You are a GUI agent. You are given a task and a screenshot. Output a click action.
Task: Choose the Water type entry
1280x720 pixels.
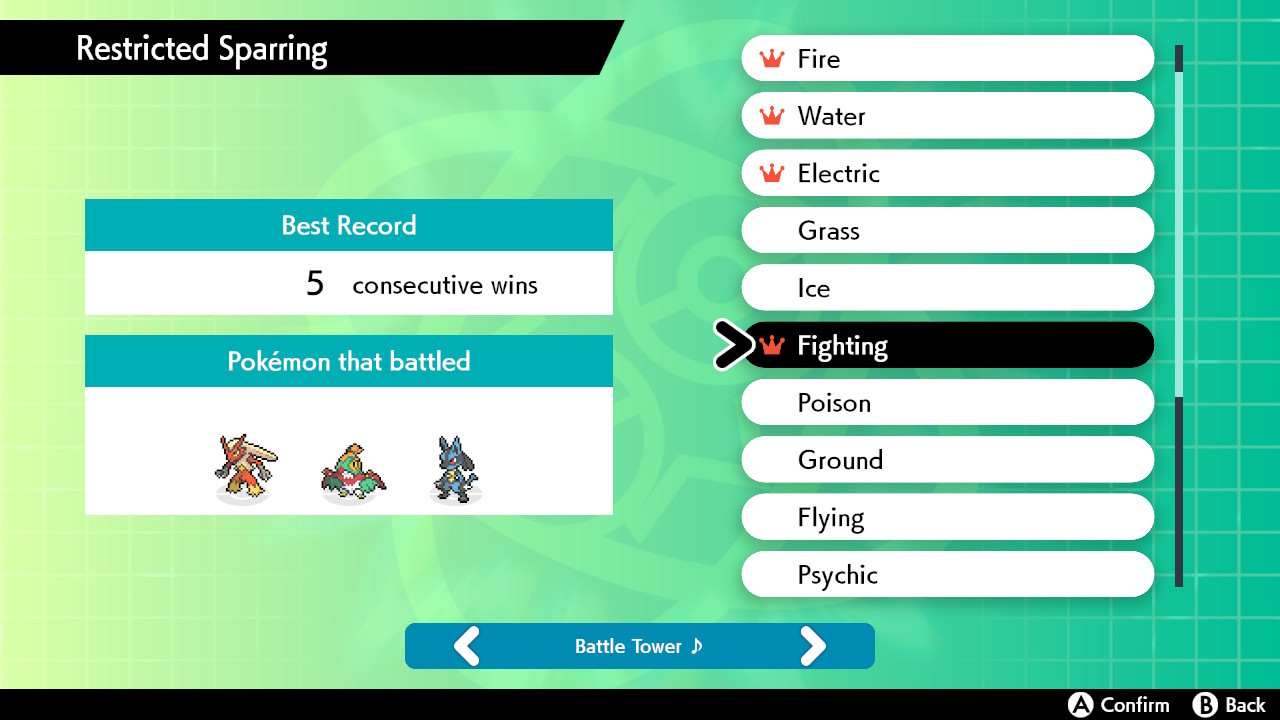947,116
